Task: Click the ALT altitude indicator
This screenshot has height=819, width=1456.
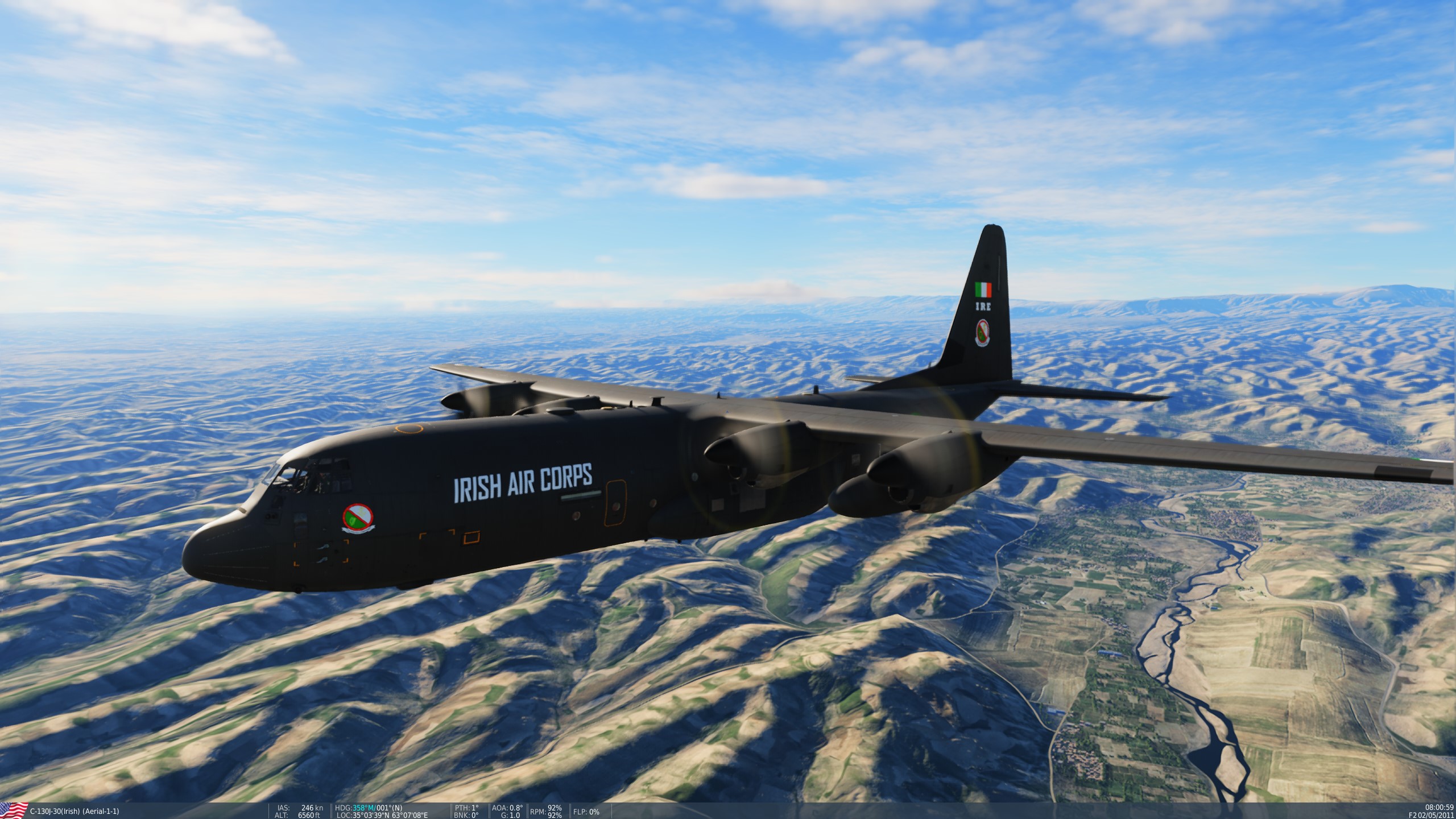Action: click(x=280, y=814)
